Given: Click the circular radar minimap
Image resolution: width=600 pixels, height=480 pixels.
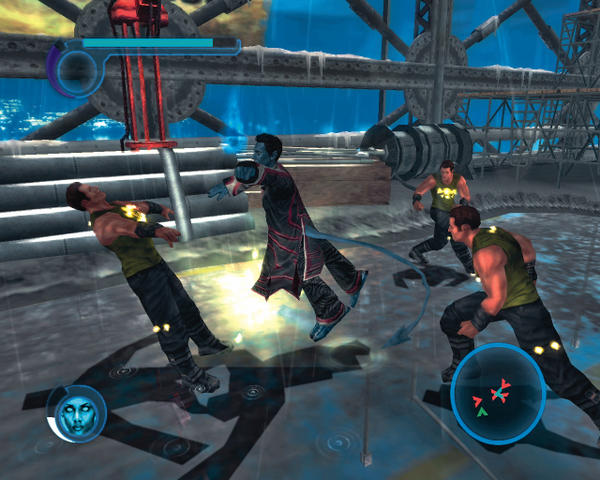Looking at the screenshot, I should (497, 393).
